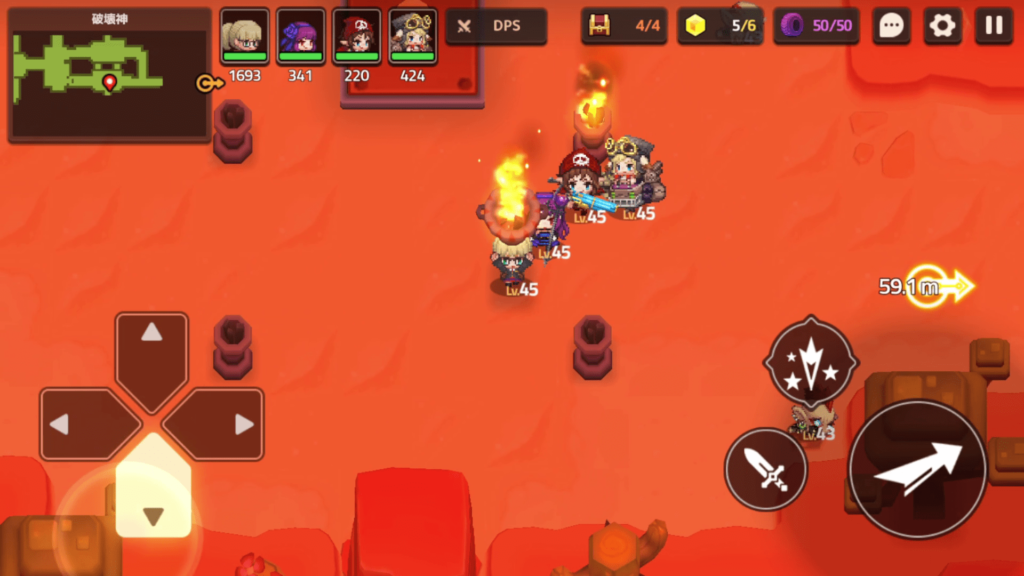
Task: Select the goggles hero portrait with 424 HP
Action: pos(412,36)
